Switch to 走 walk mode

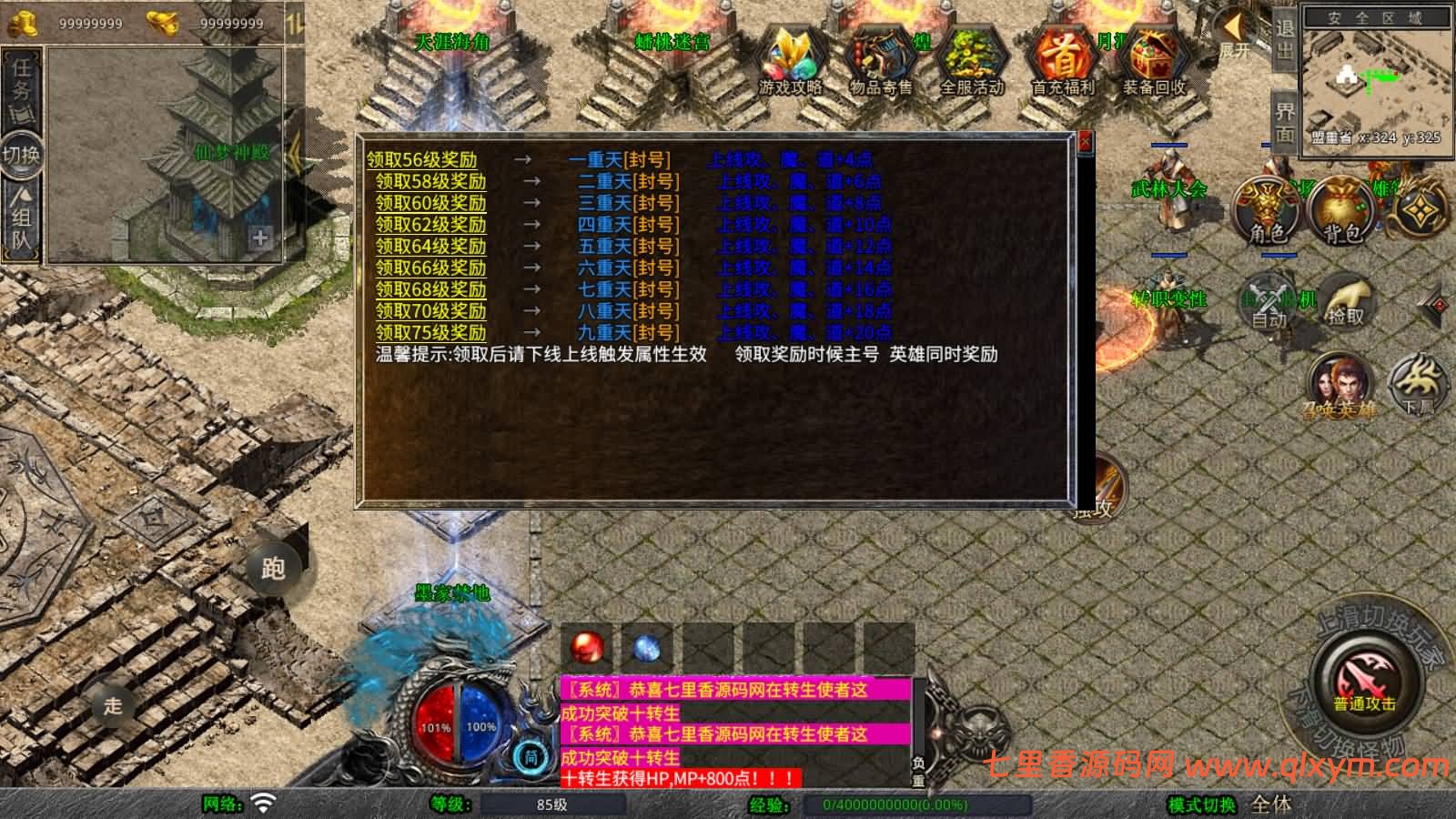(x=113, y=705)
